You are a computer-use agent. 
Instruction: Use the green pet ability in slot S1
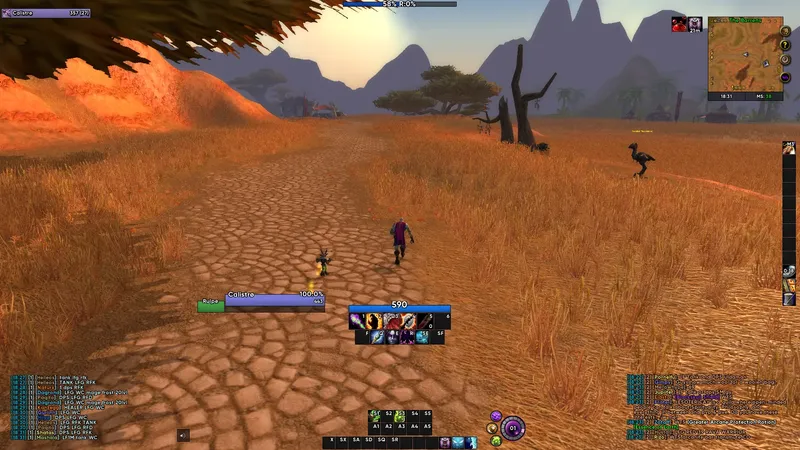tap(375, 415)
